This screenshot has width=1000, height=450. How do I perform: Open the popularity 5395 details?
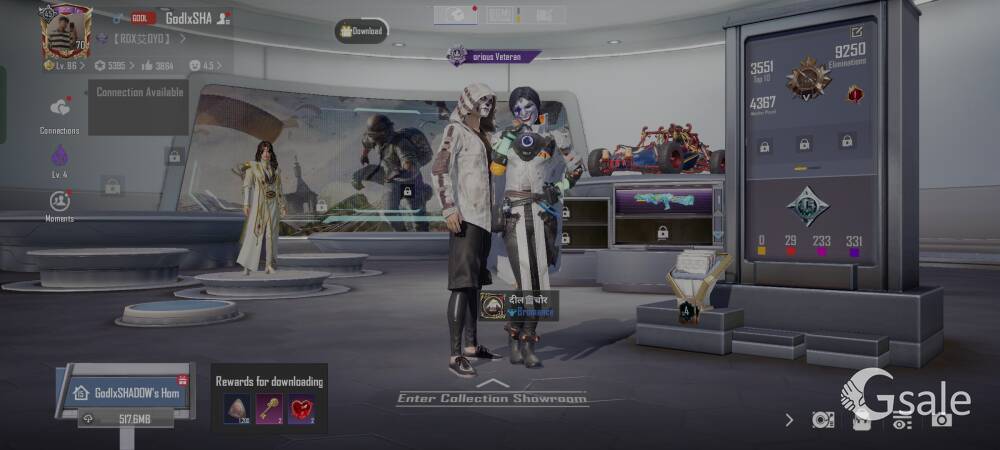click(x=111, y=66)
